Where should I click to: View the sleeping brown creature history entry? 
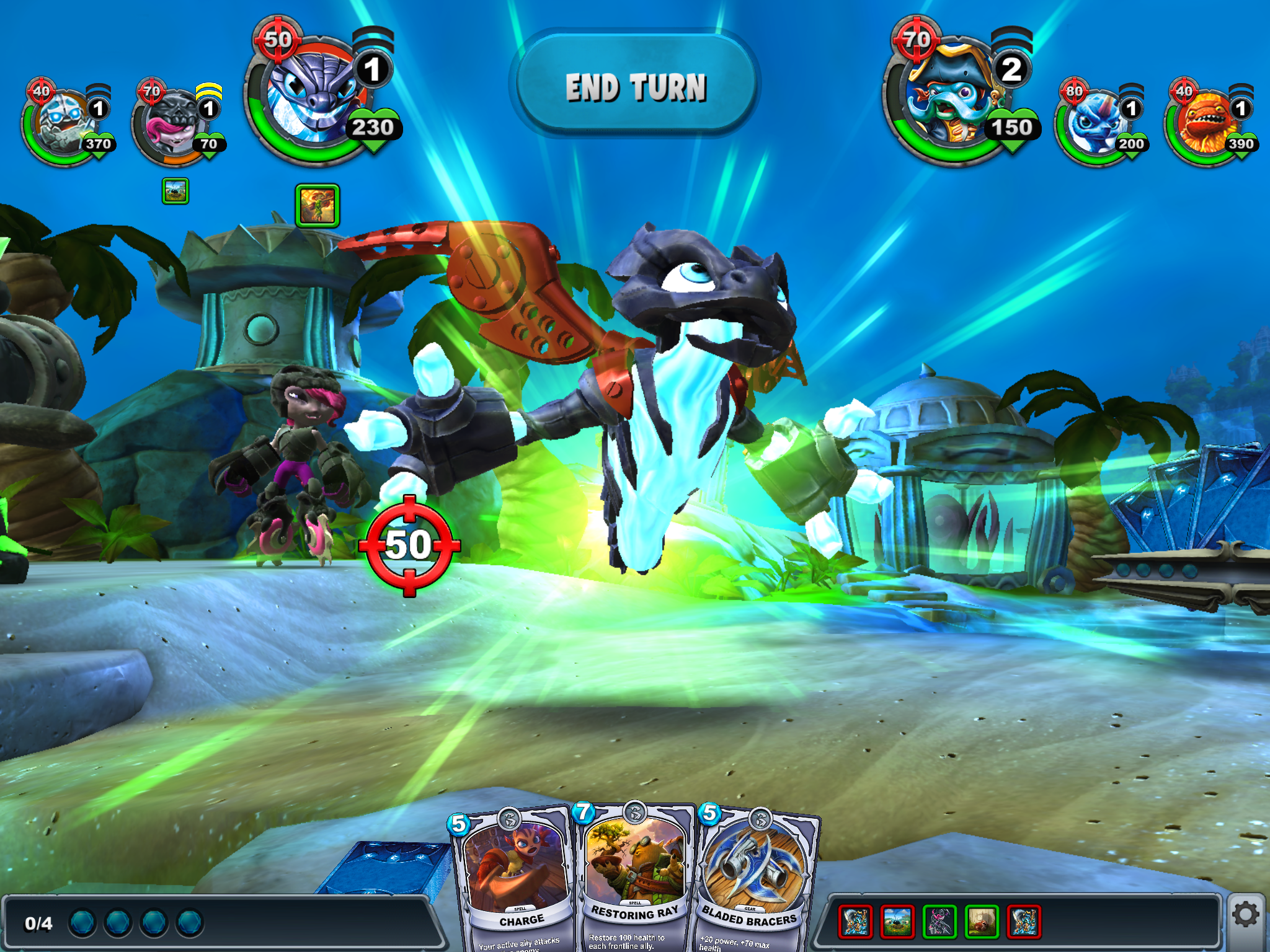tap(982, 921)
